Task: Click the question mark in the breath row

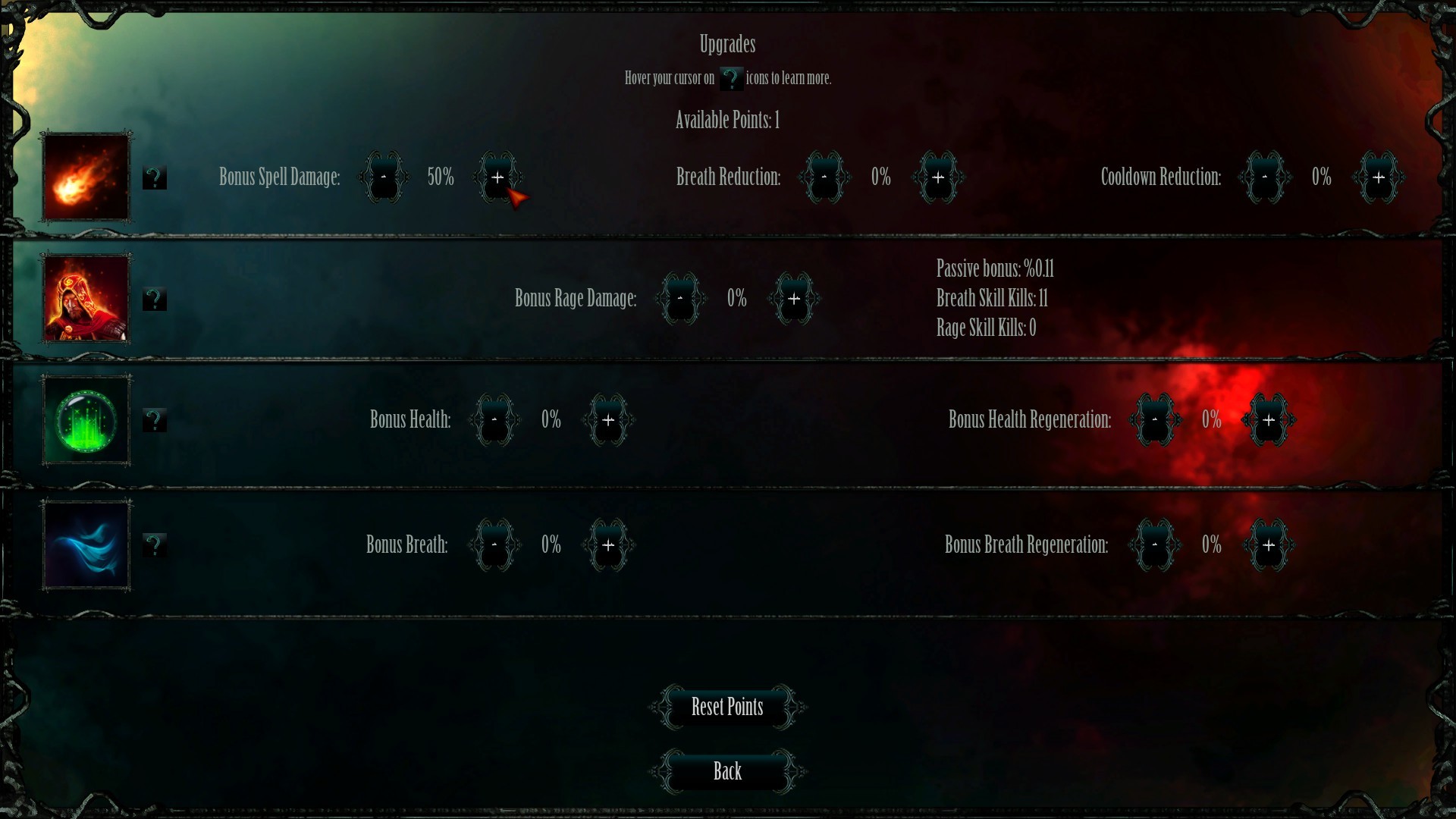Action: click(x=155, y=544)
